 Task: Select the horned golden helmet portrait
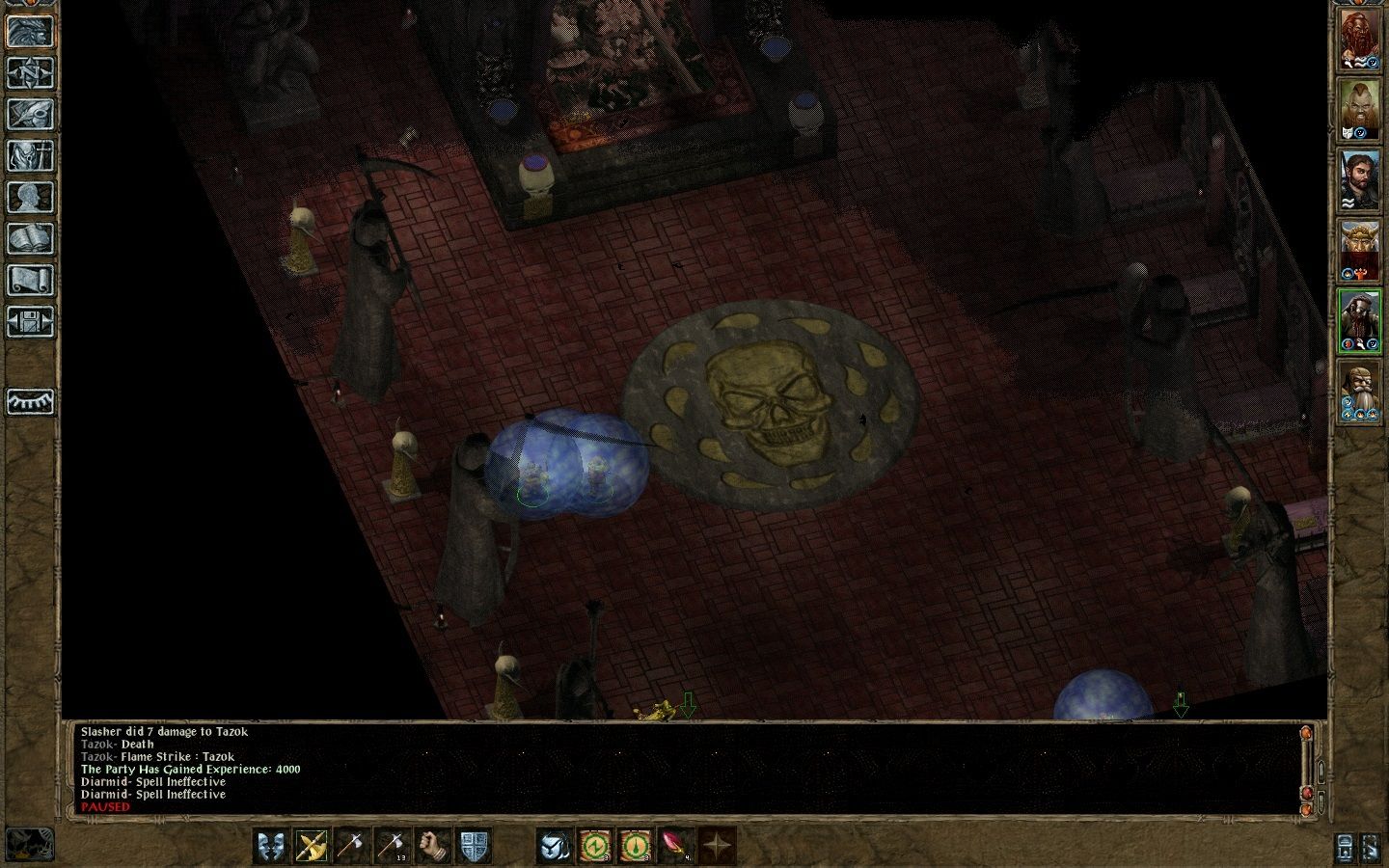1358,251
